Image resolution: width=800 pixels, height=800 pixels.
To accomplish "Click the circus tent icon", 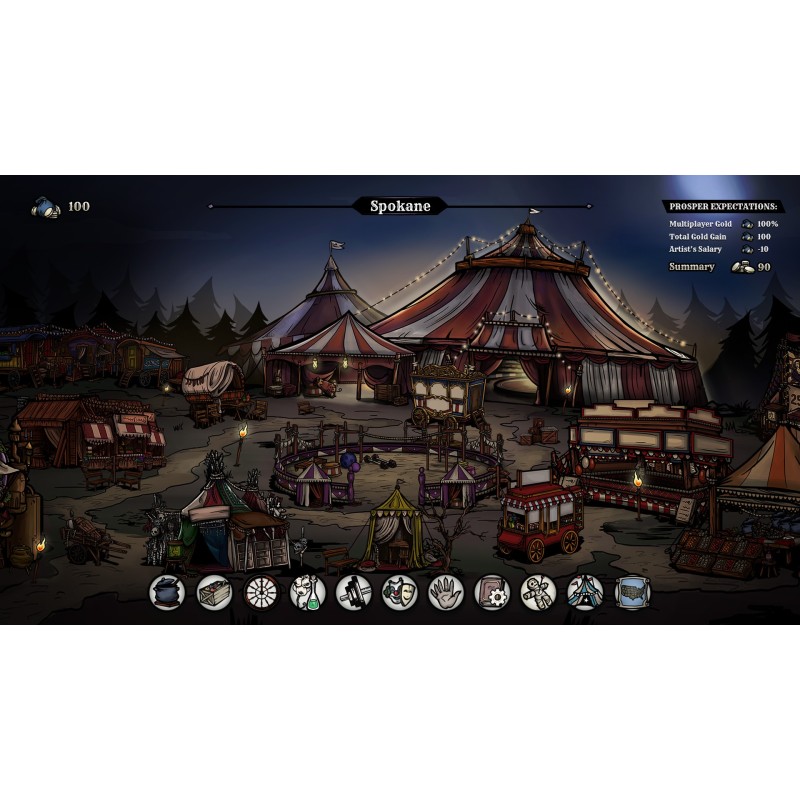I will 585,592.
